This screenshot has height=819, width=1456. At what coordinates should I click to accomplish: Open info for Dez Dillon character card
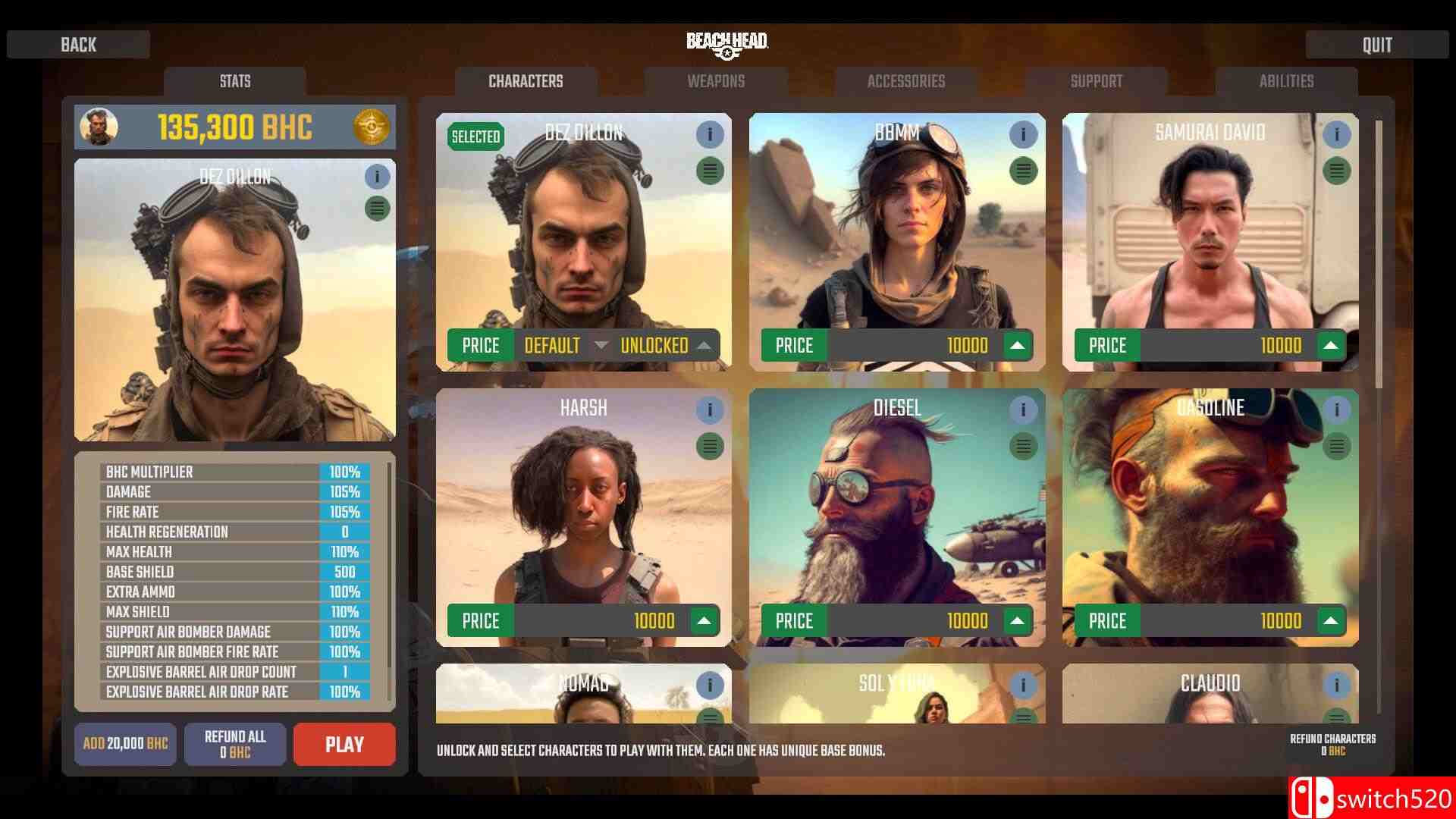tap(710, 134)
